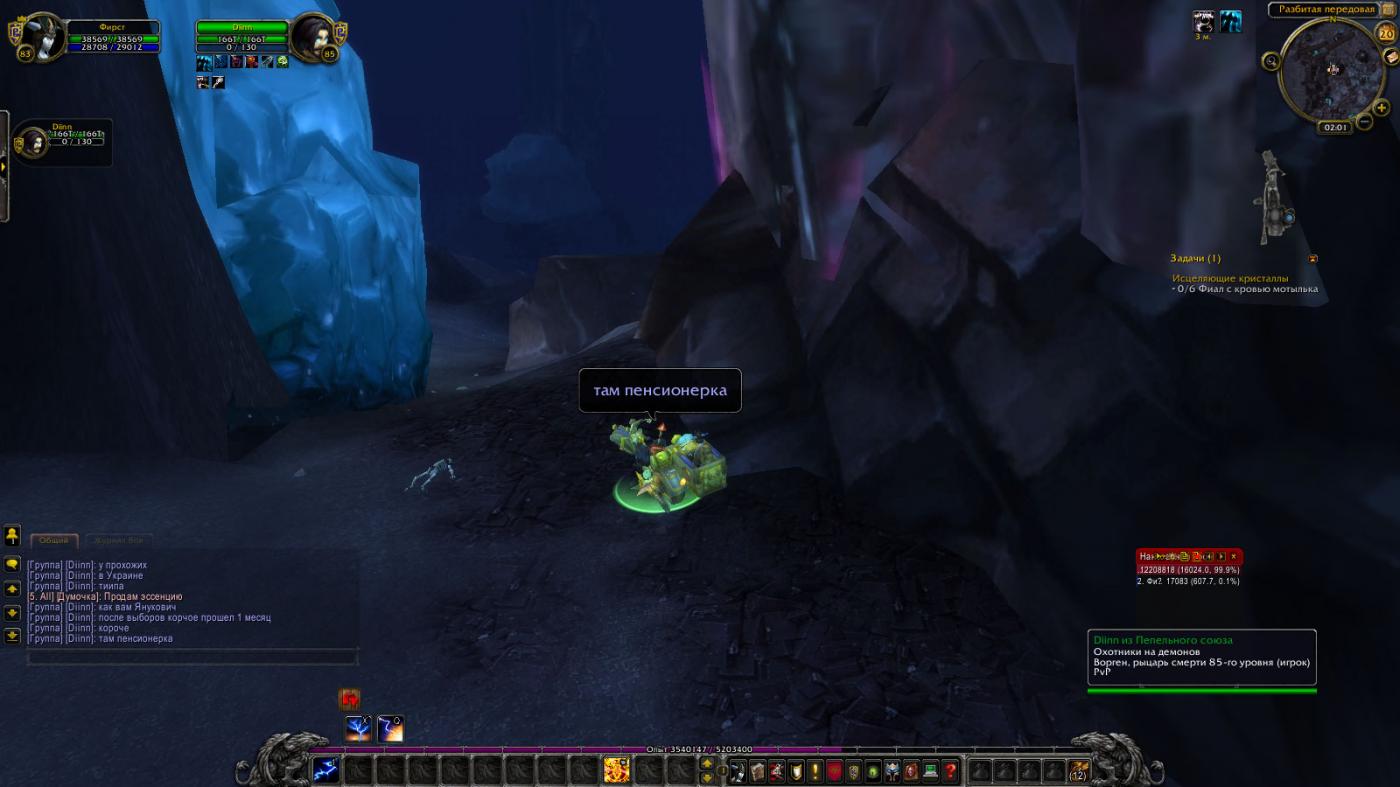Open the backpack bag slot
Viewport: 1400px width, 787px height.
click(x=1078, y=770)
